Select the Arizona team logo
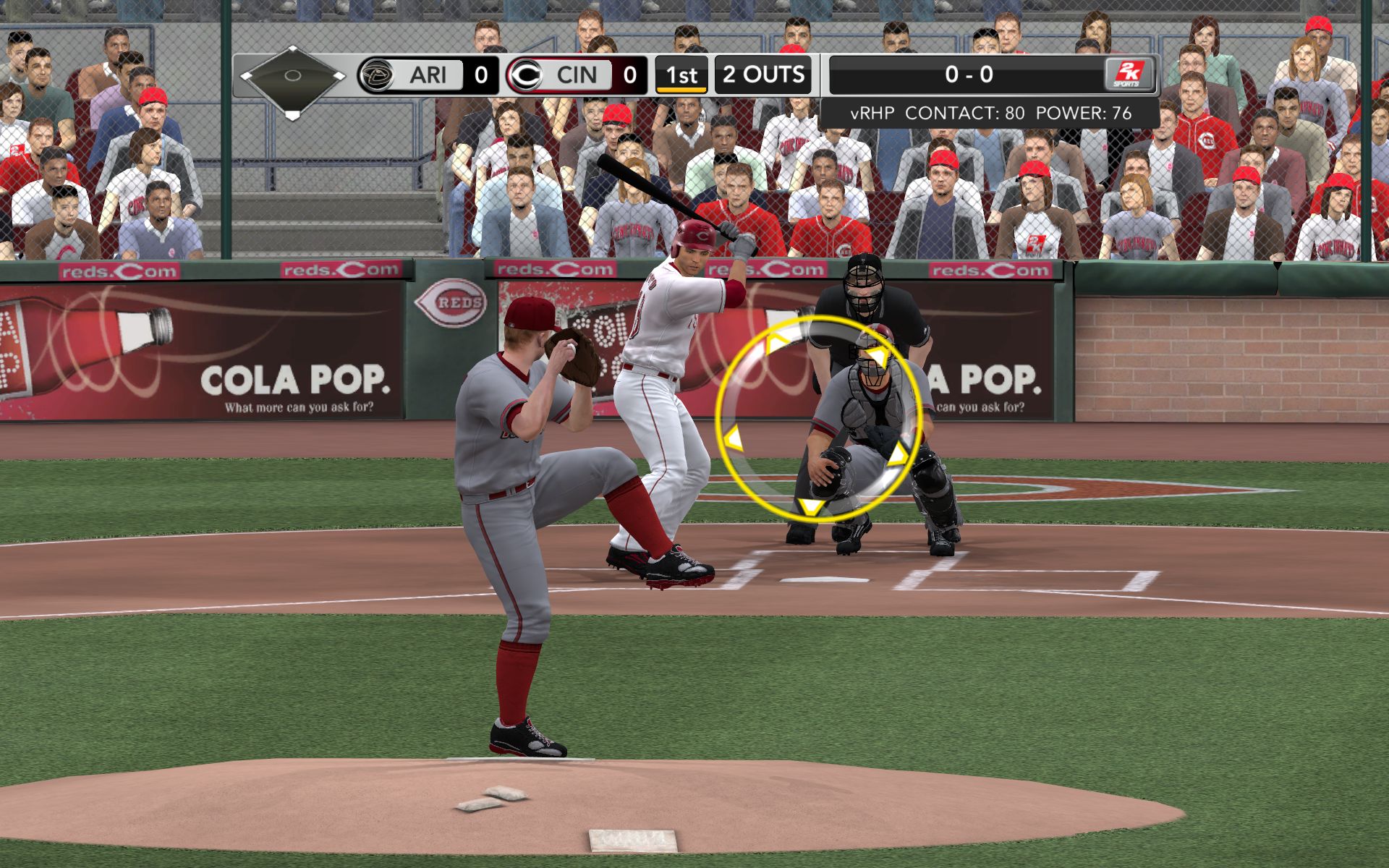The width and height of the screenshot is (1389, 868). point(376,75)
